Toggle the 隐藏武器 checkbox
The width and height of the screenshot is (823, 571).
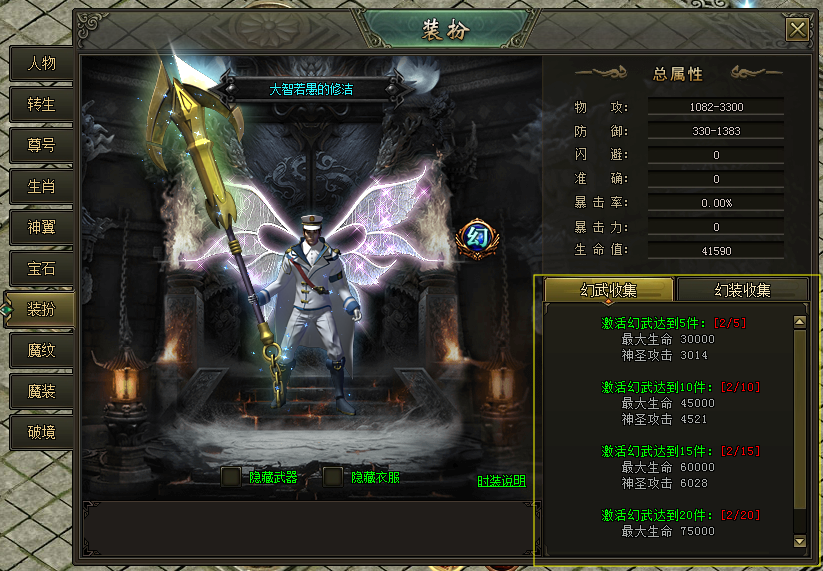click(231, 477)
